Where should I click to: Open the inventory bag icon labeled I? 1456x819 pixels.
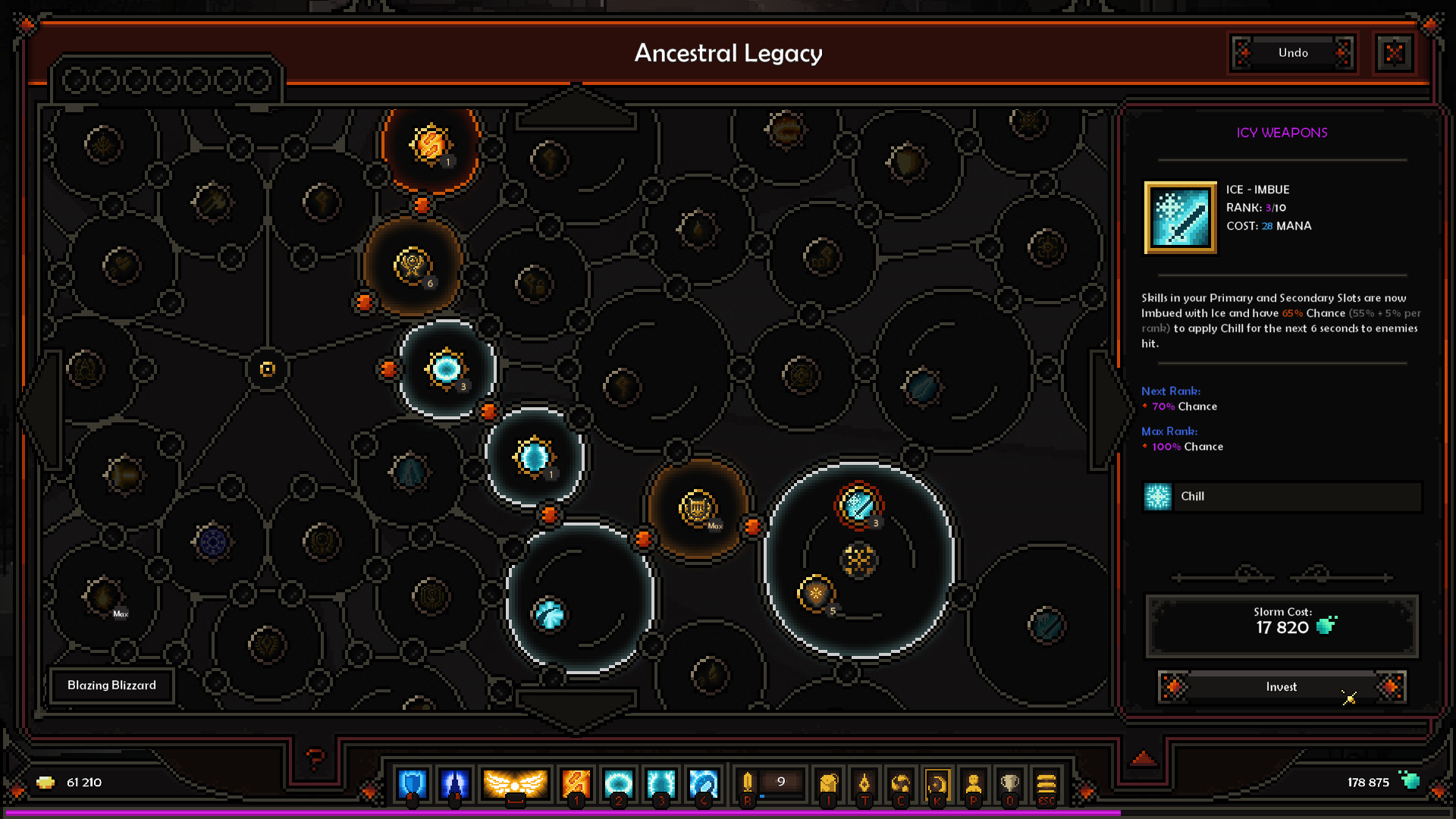828,781
